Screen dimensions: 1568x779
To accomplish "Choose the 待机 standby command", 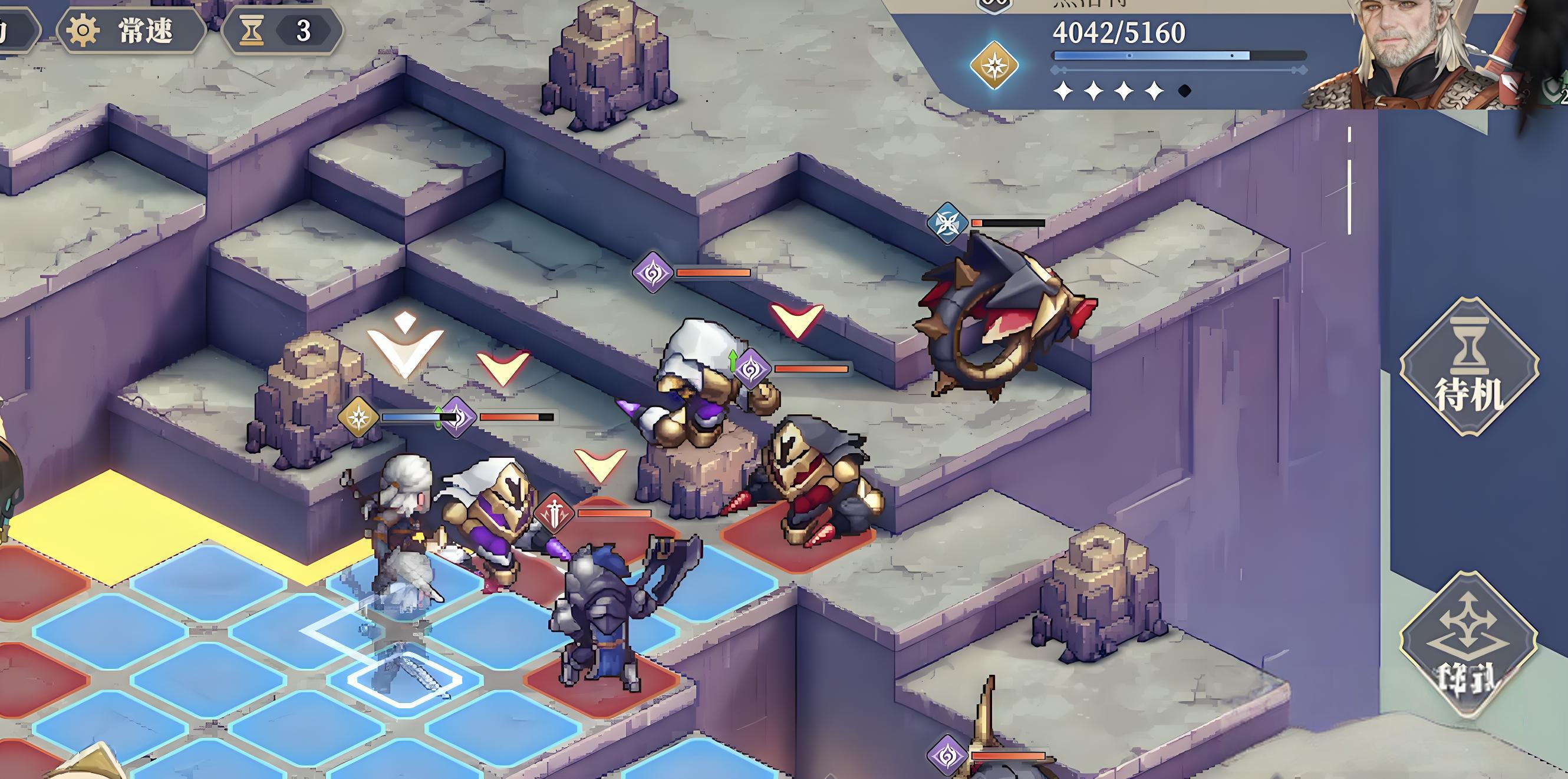I will 1469,367.
